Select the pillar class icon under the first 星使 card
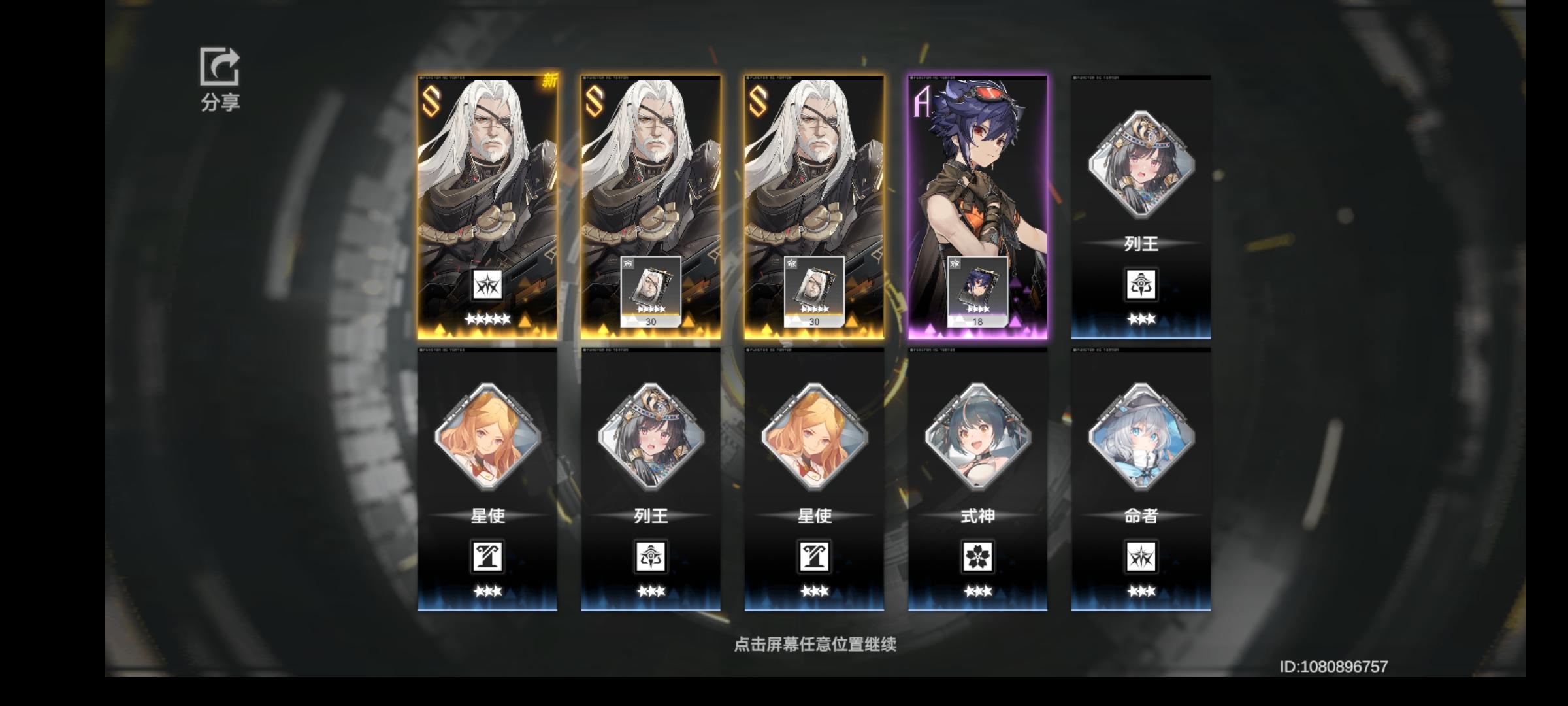This screenshot has width=1568, height=706. tap(488, 555)
